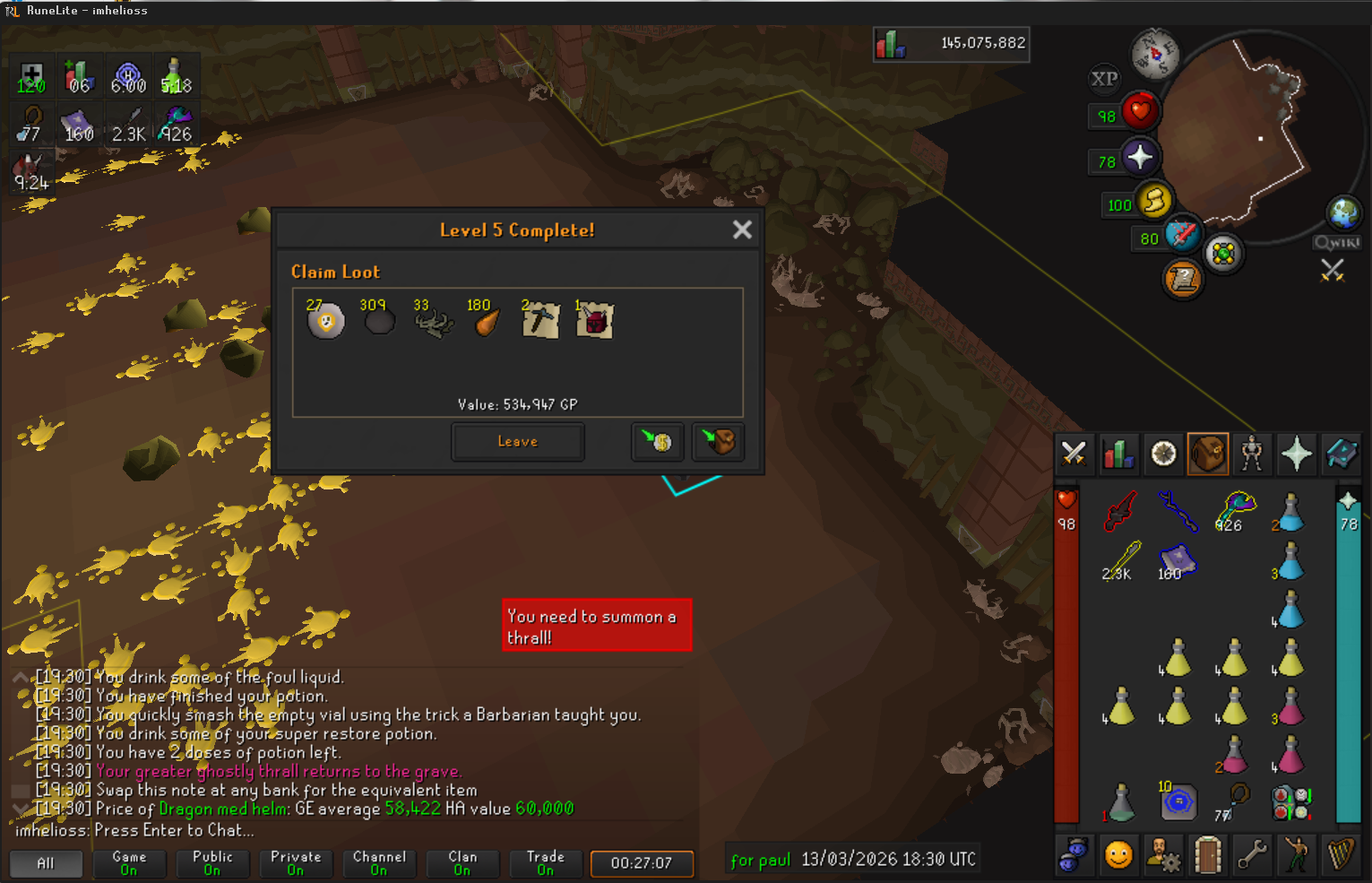Toggle the Run energy orb
Viewport: 1372px width, 883px height.
pyautogui.click(x=1154, y=200)
